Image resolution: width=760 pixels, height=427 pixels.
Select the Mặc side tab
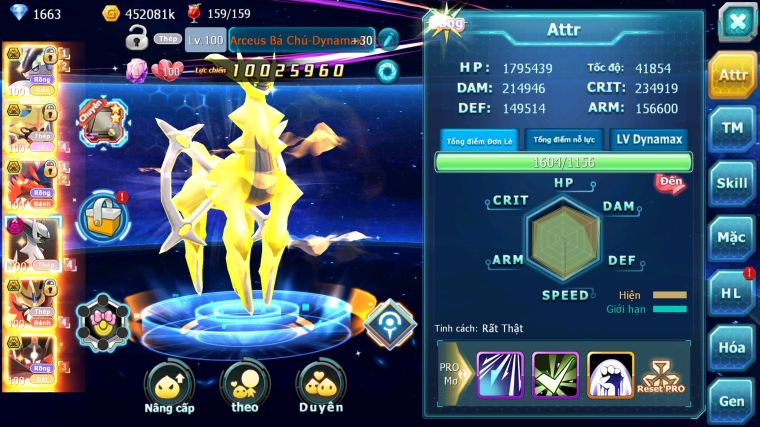point(733,237)
